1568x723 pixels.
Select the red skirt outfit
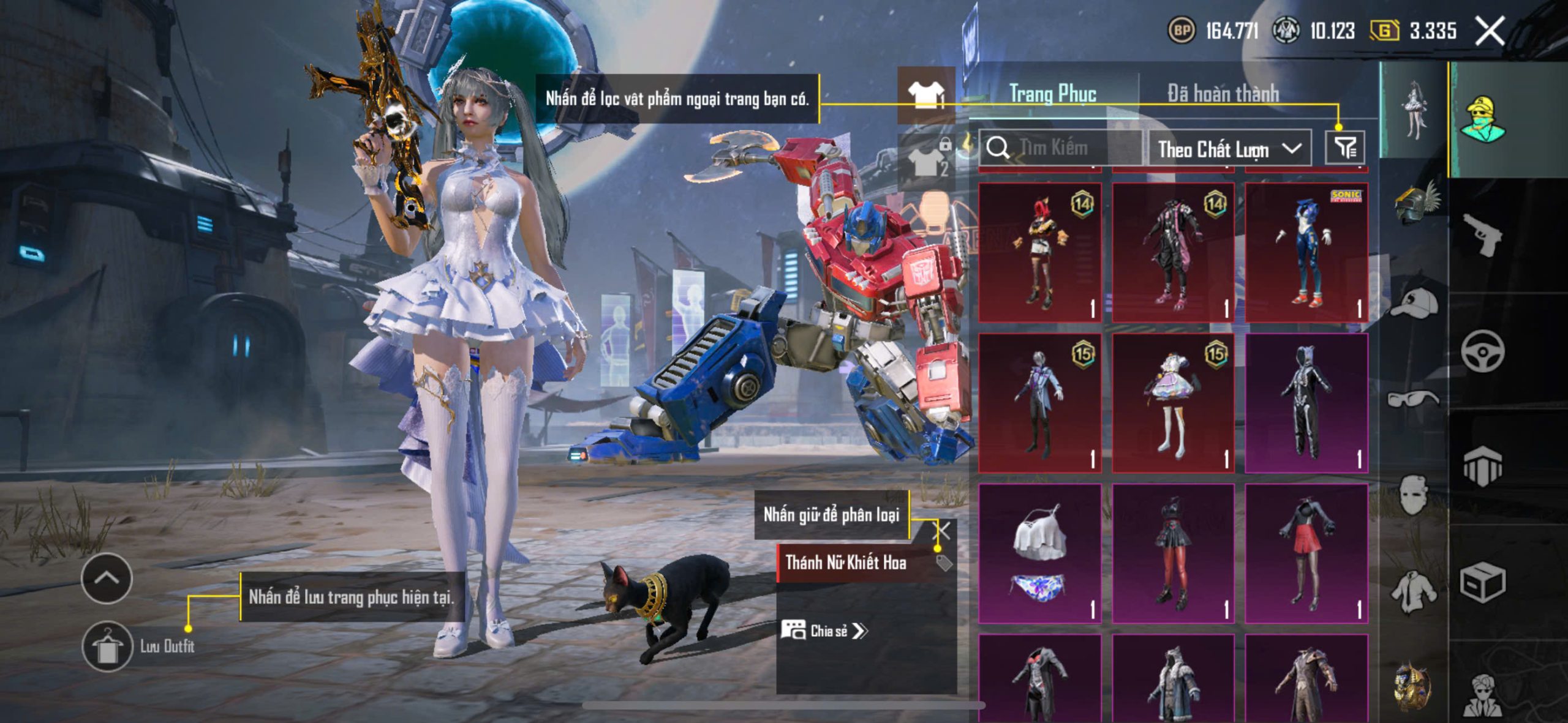pyautogui.click(x=1306, y=553)
